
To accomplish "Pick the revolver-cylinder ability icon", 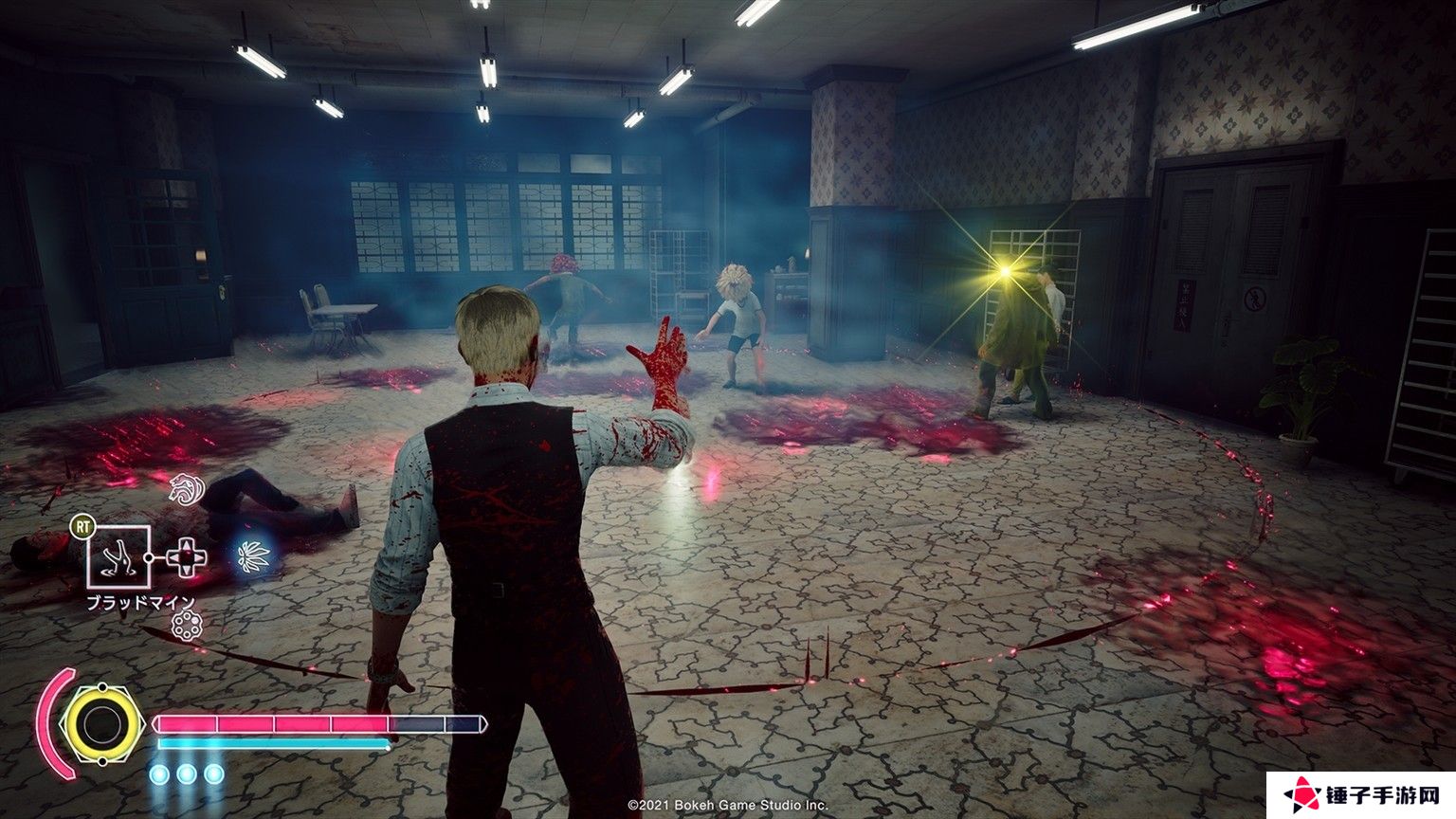I will click(188, 624).
